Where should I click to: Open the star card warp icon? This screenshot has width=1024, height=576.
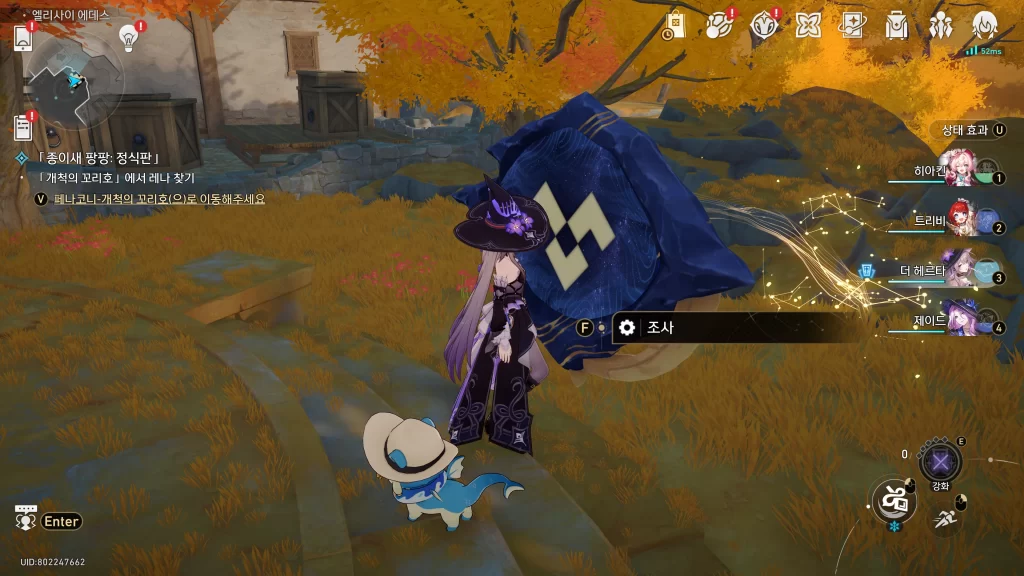point(852,25)
